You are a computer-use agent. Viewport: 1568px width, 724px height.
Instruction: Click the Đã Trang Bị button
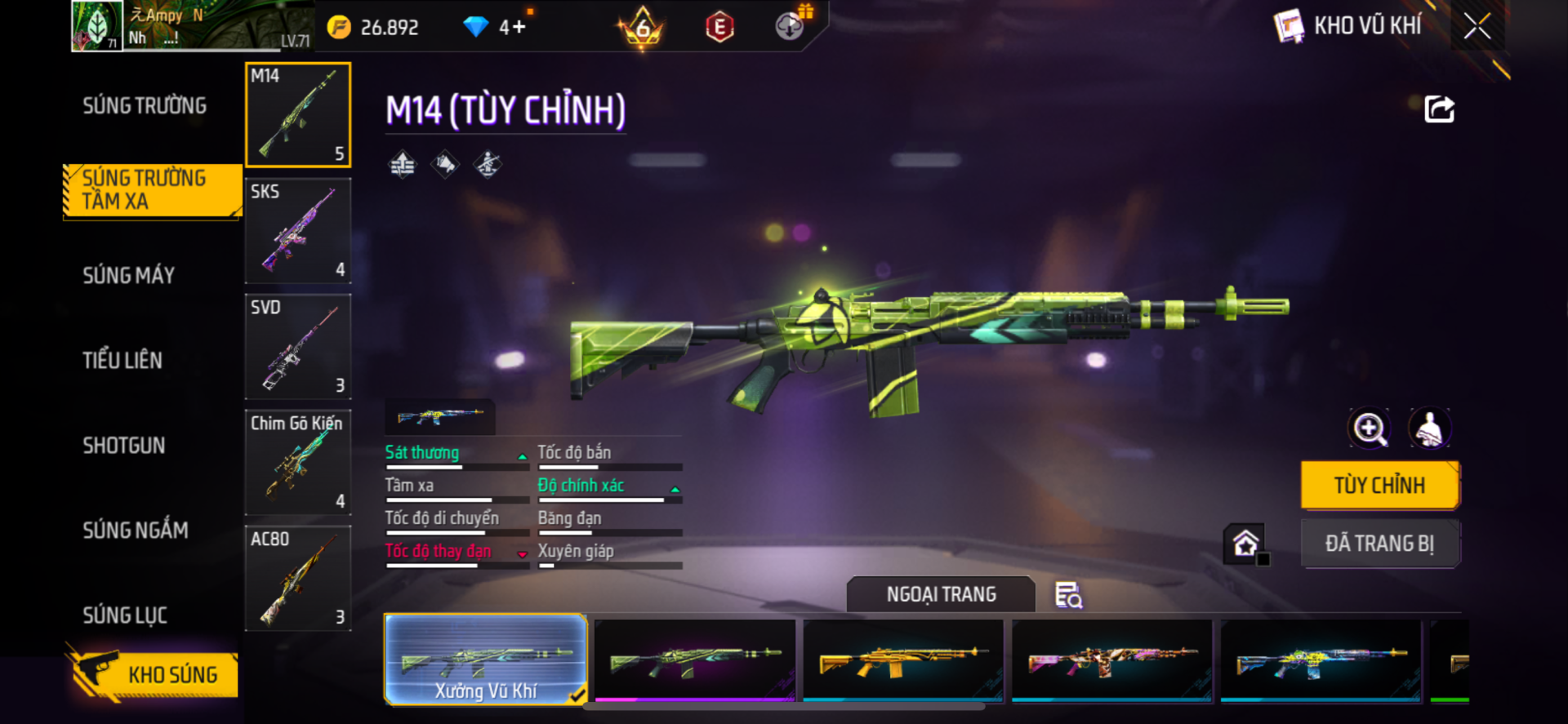click(x=1379, y=544)
